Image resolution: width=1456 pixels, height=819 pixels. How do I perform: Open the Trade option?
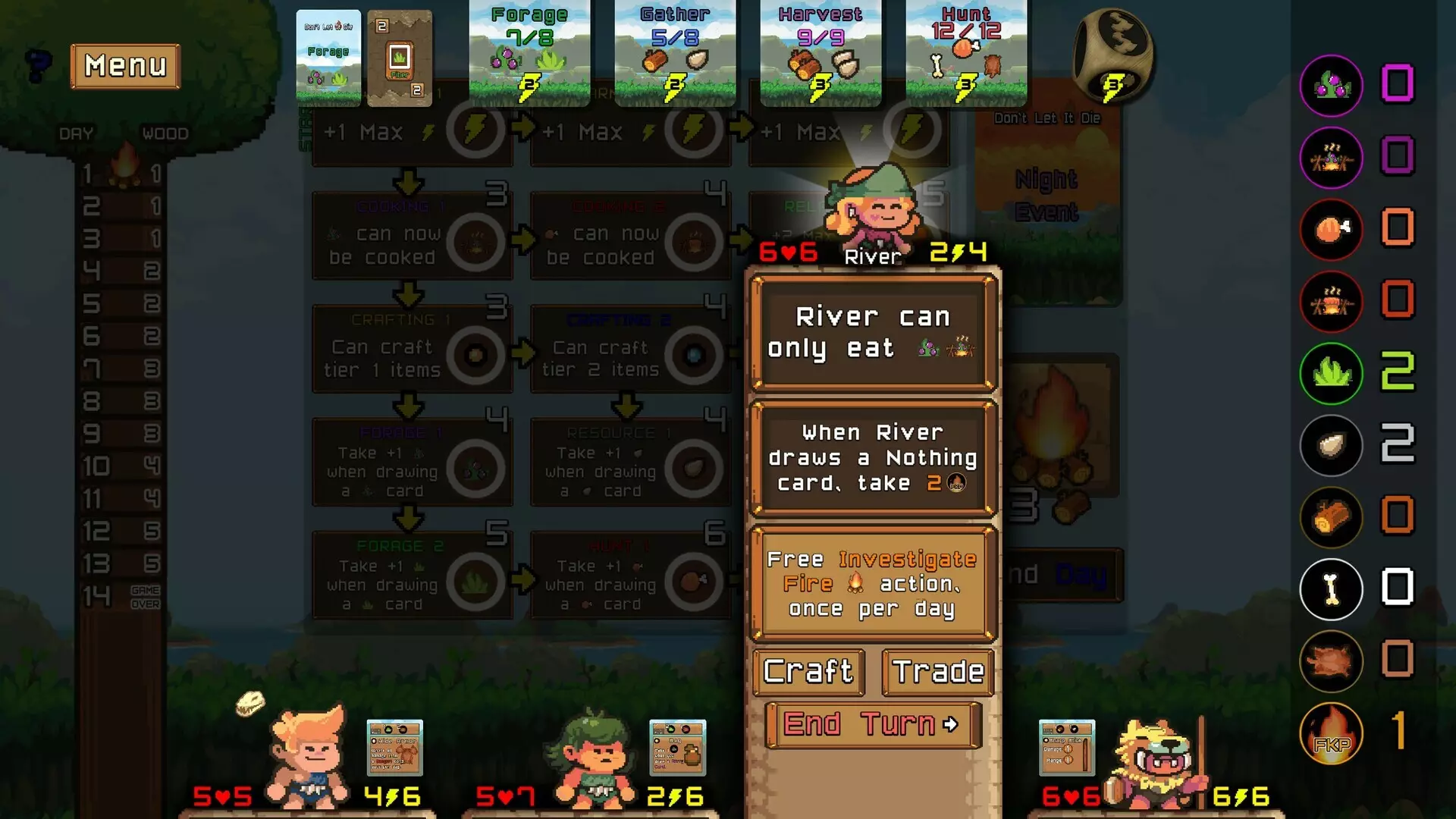938,672
